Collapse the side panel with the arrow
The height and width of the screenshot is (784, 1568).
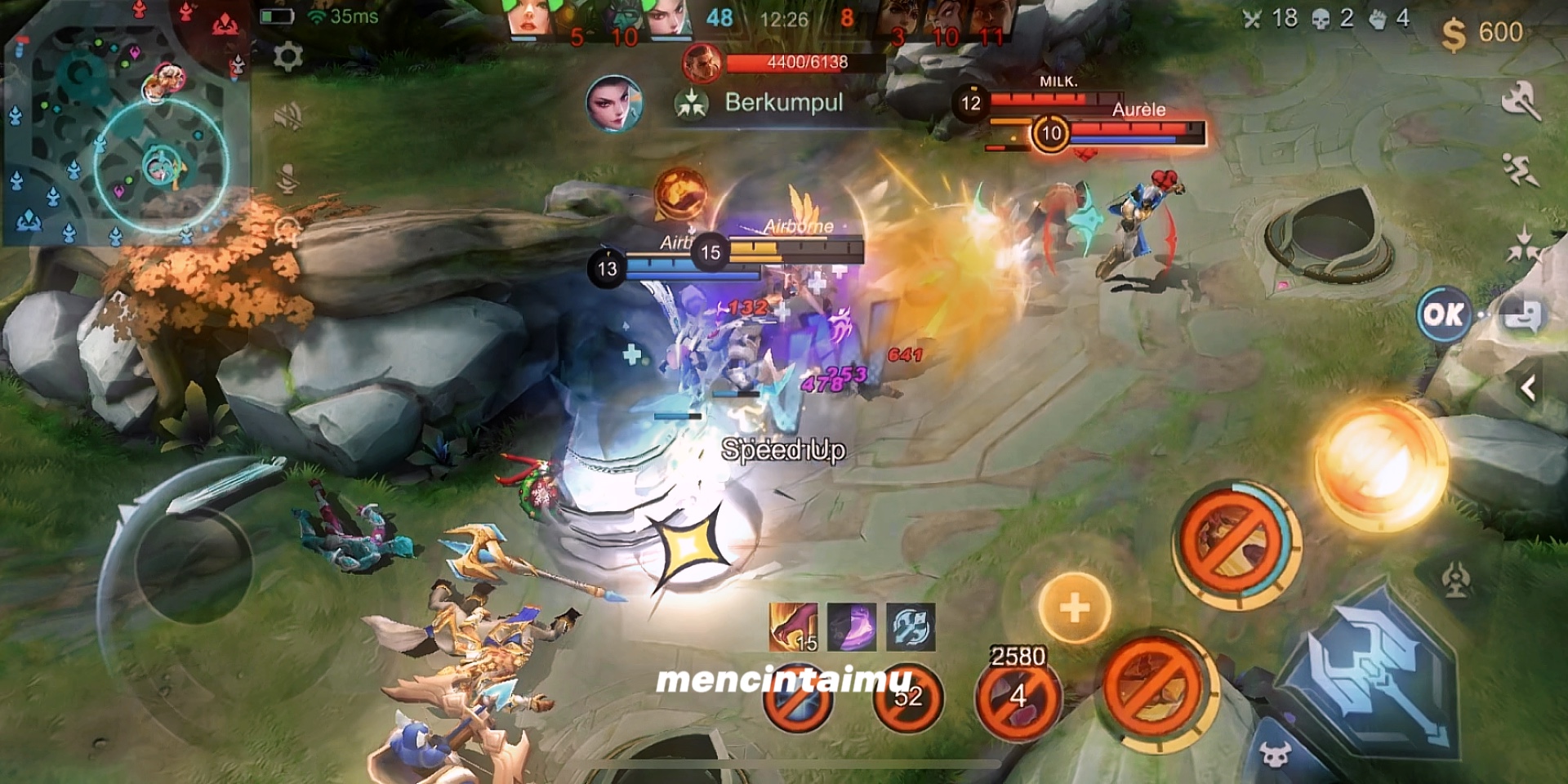tap(1529, 388)
